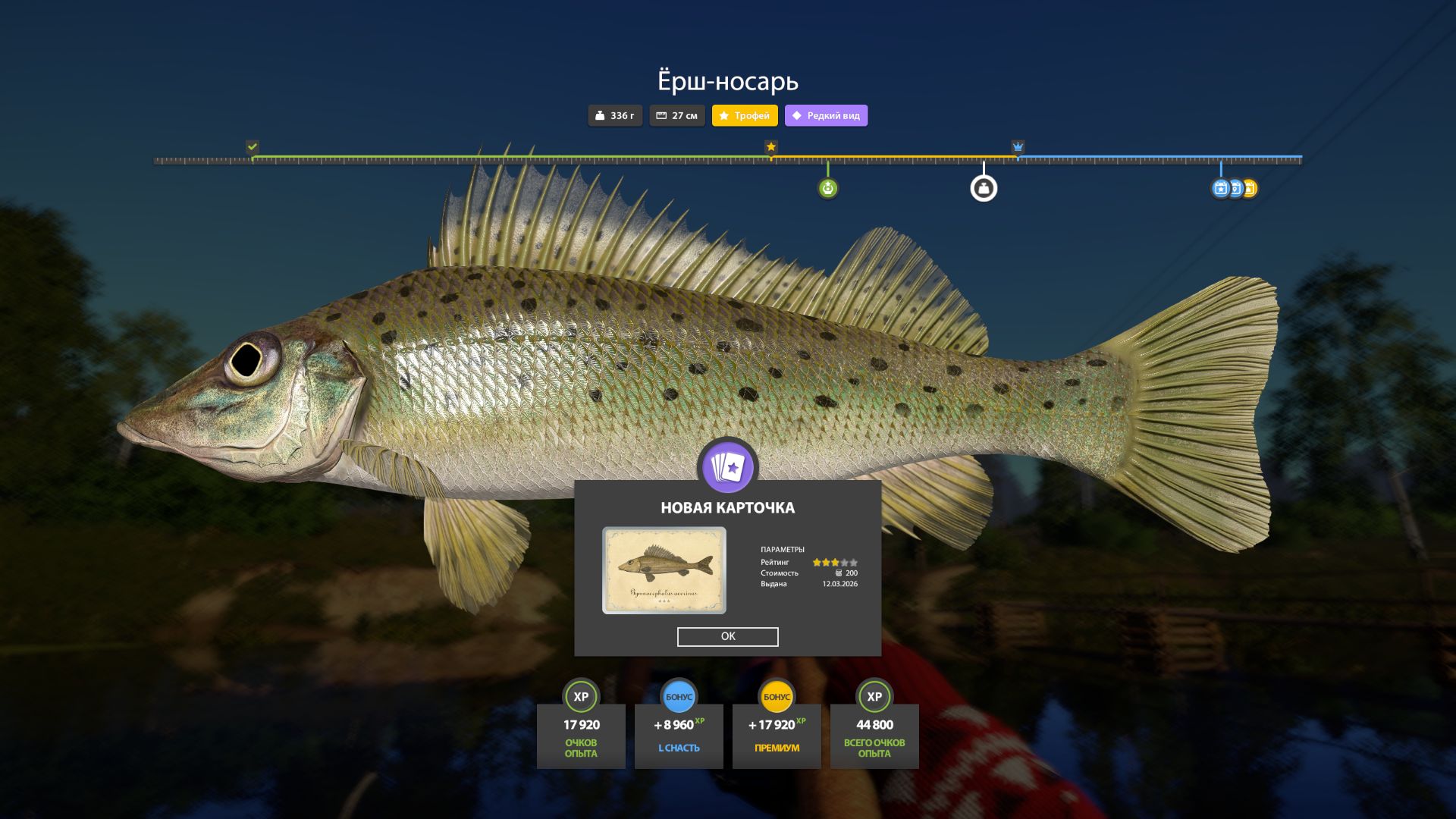Viewport: 1456px width, 819px height.
Task: Click the white weight marker on scale
Action: (x=984, y=189)
